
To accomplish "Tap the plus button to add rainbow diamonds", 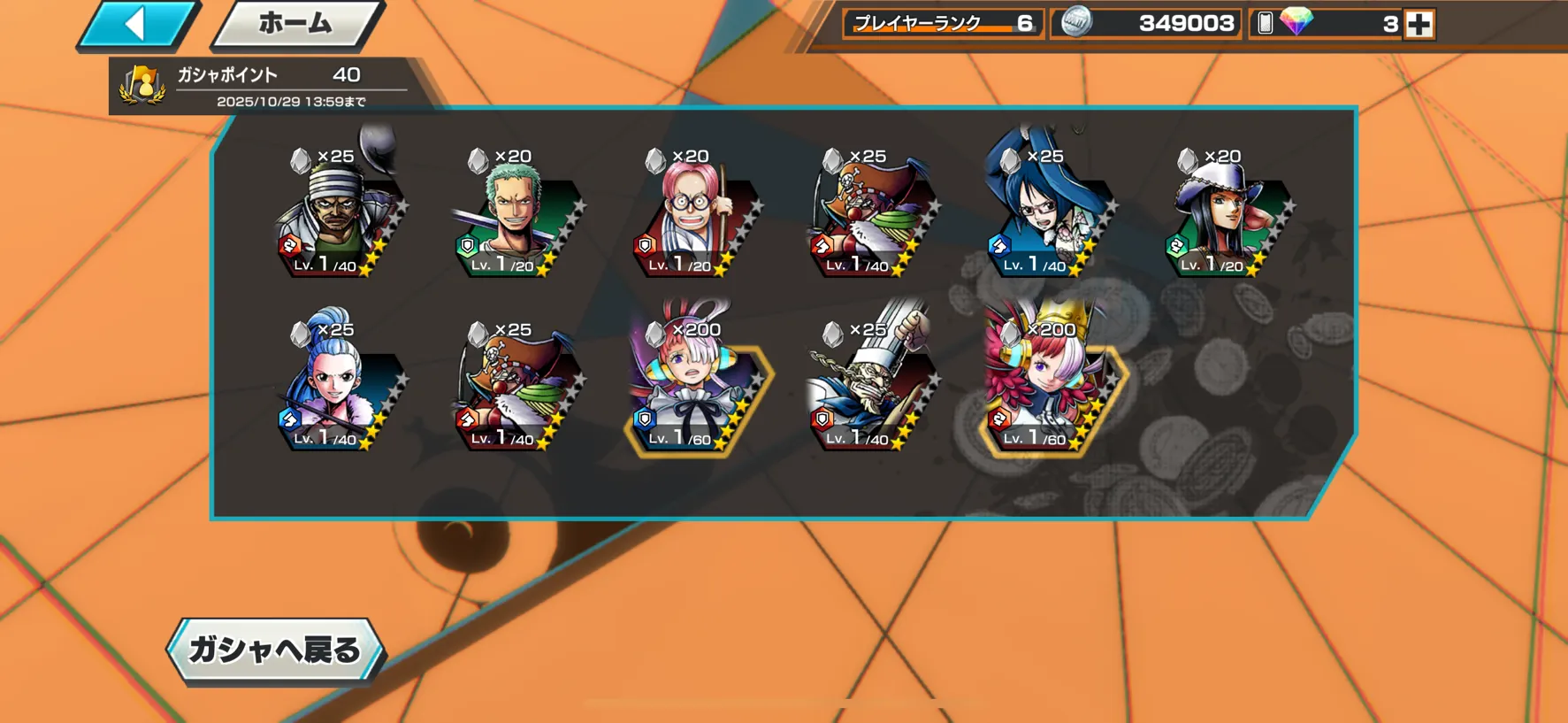I will [1419, 24].
